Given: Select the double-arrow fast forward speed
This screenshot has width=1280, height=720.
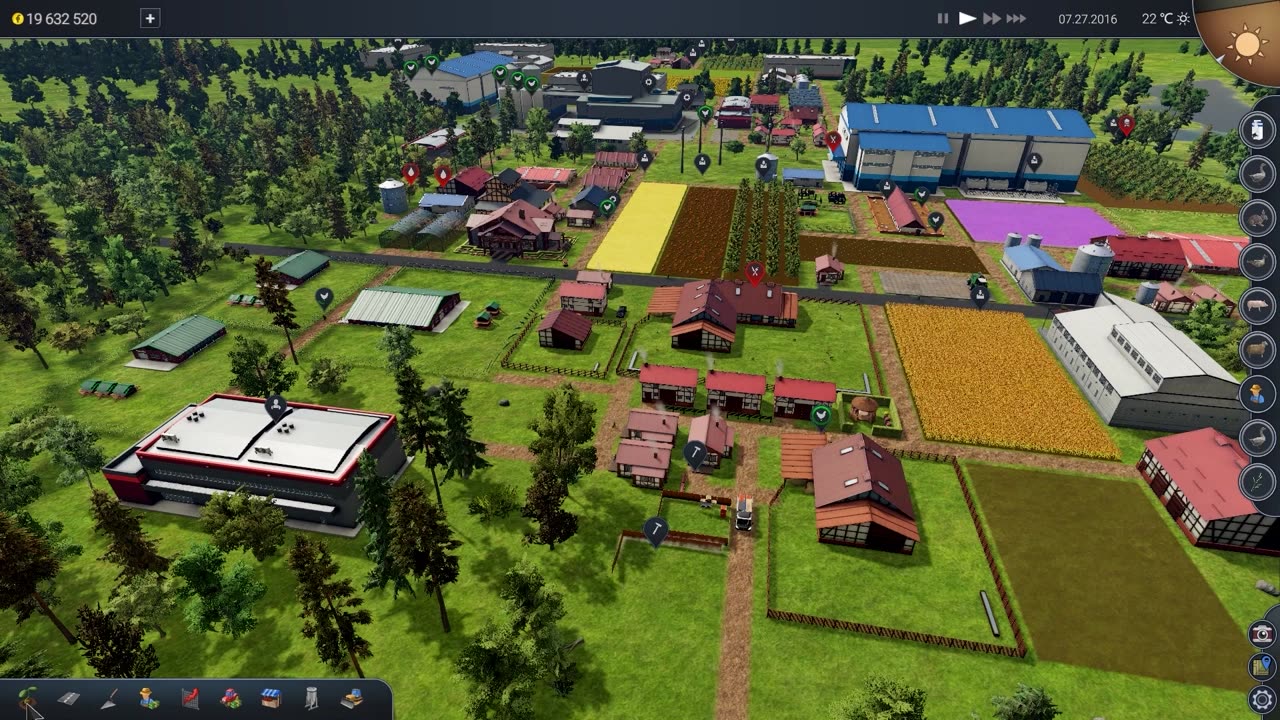Looking at the screenshot, I should pos(991,18).
